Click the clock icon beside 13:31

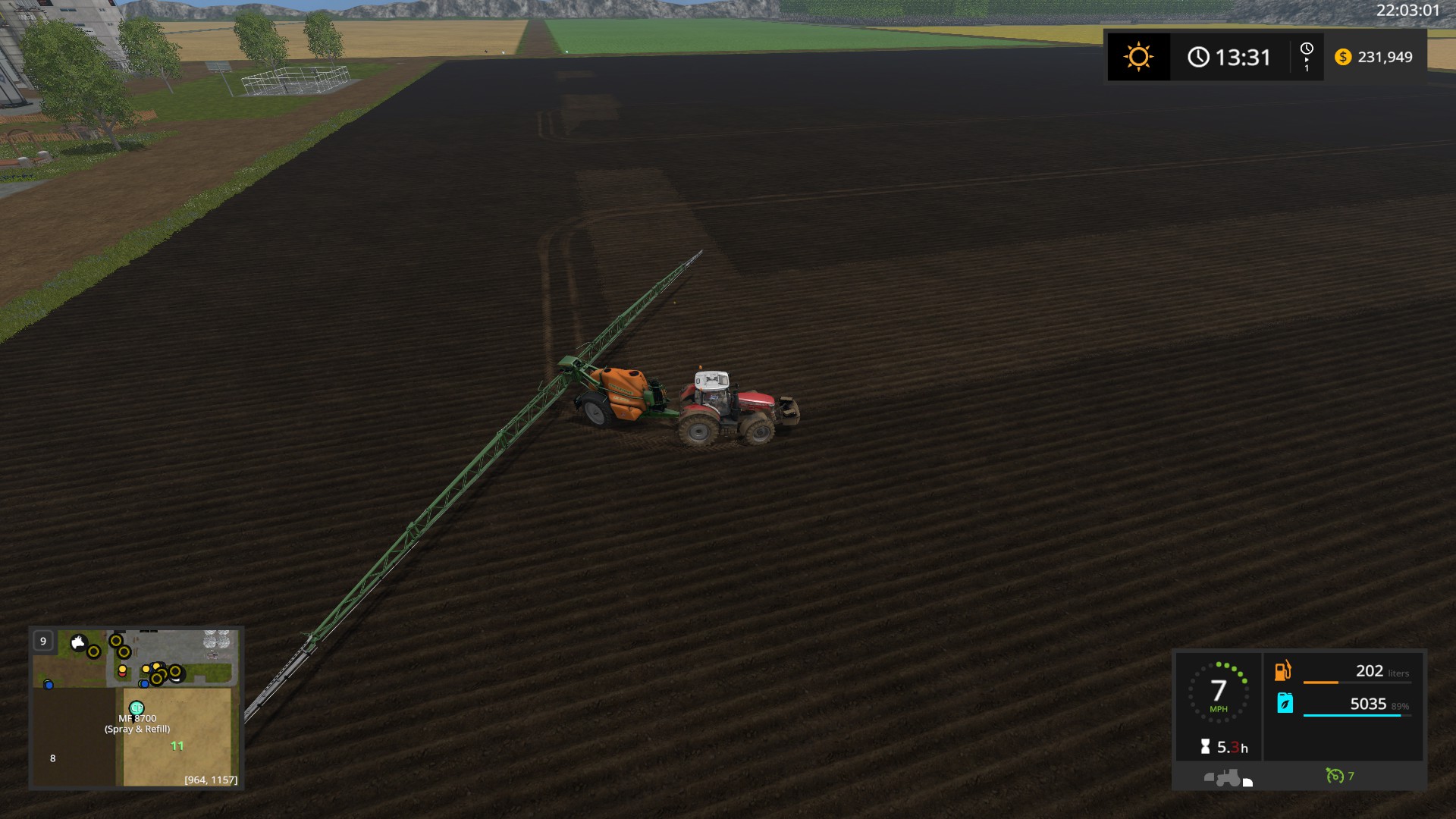coord(1199,56)
